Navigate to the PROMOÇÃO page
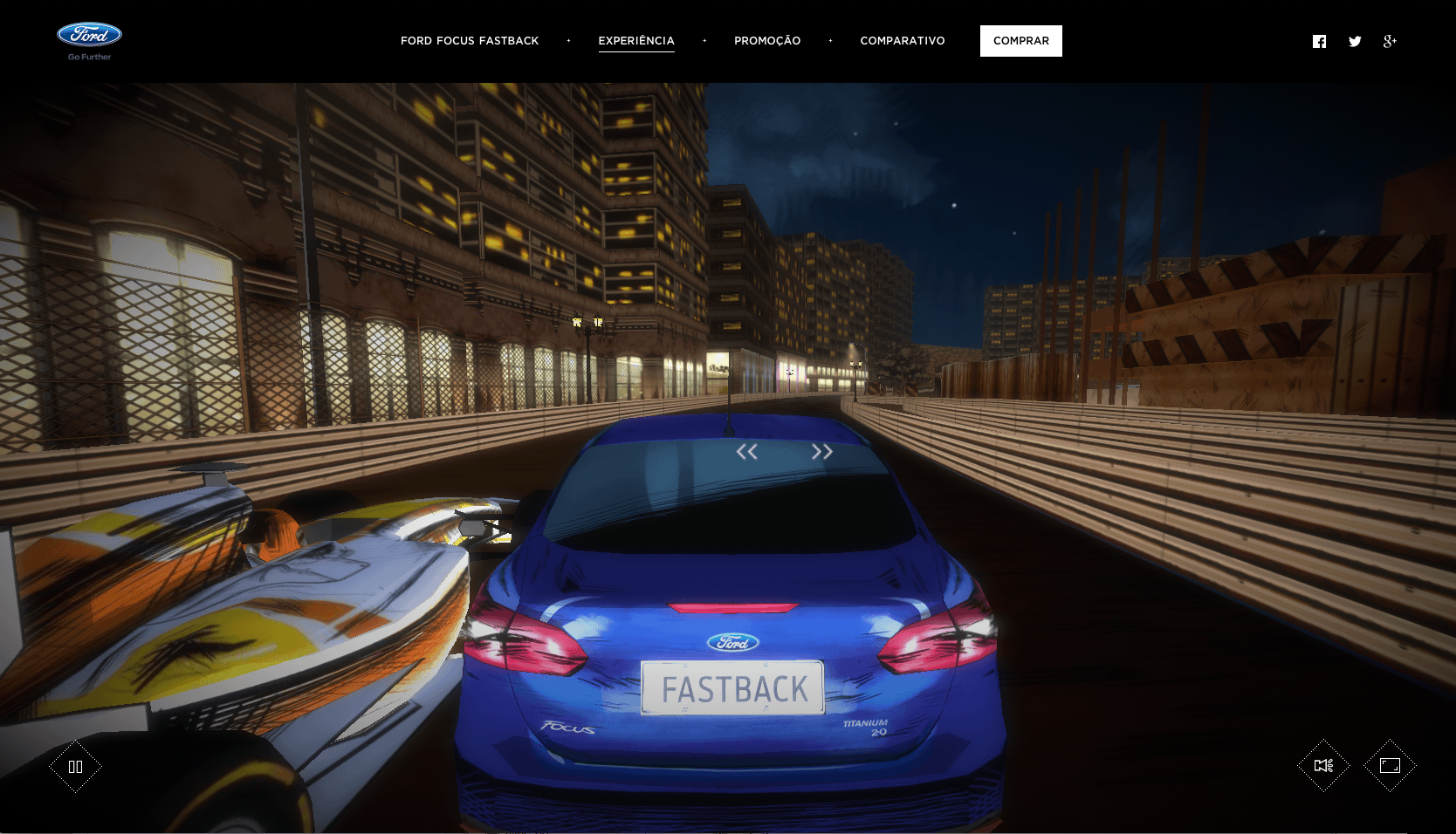This screenshot has height=834, width=1456. [x=767, y=41]
